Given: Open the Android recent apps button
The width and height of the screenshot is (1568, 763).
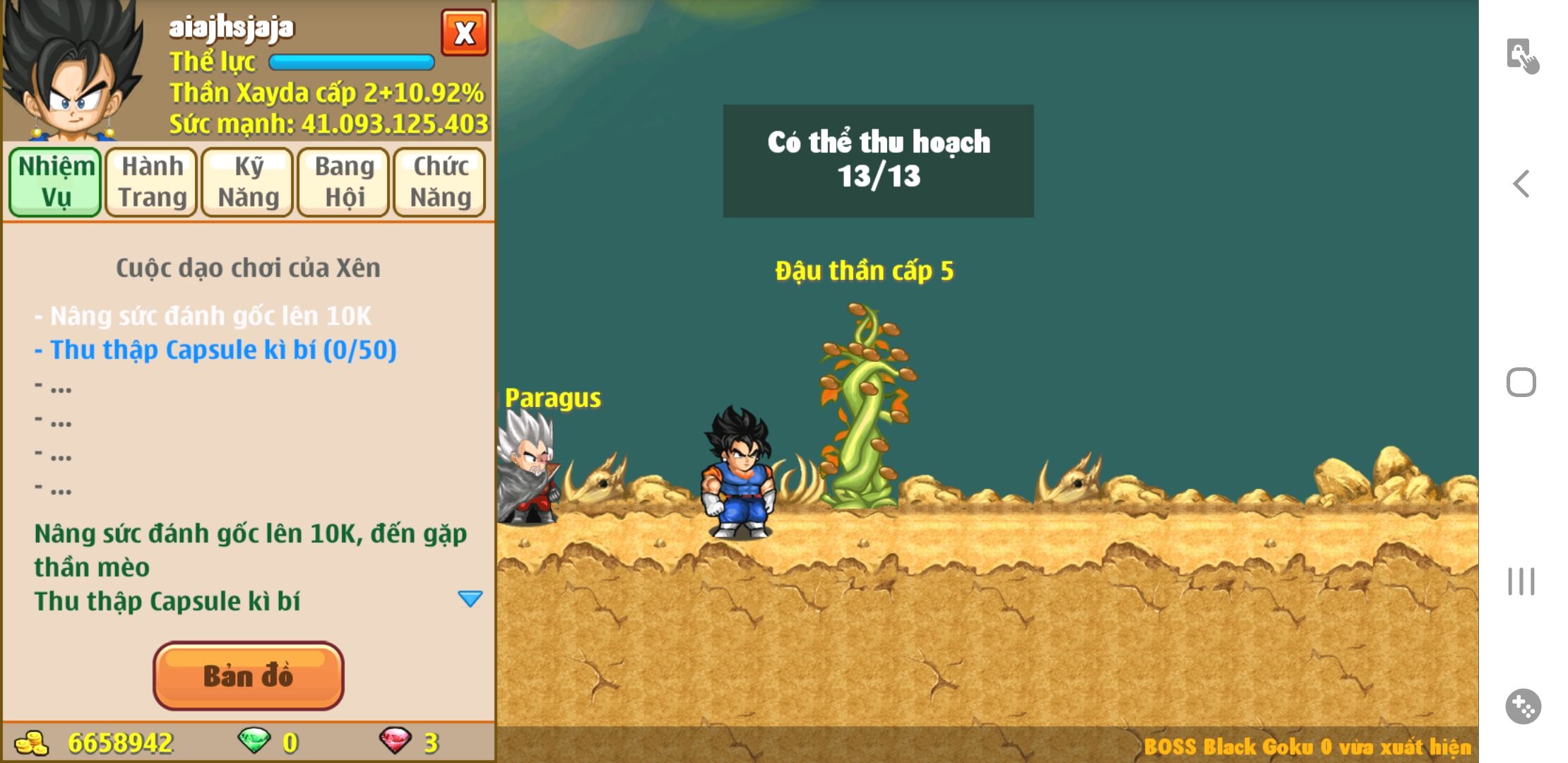Looking at the screenshot, I should [x=1521, y=581].
